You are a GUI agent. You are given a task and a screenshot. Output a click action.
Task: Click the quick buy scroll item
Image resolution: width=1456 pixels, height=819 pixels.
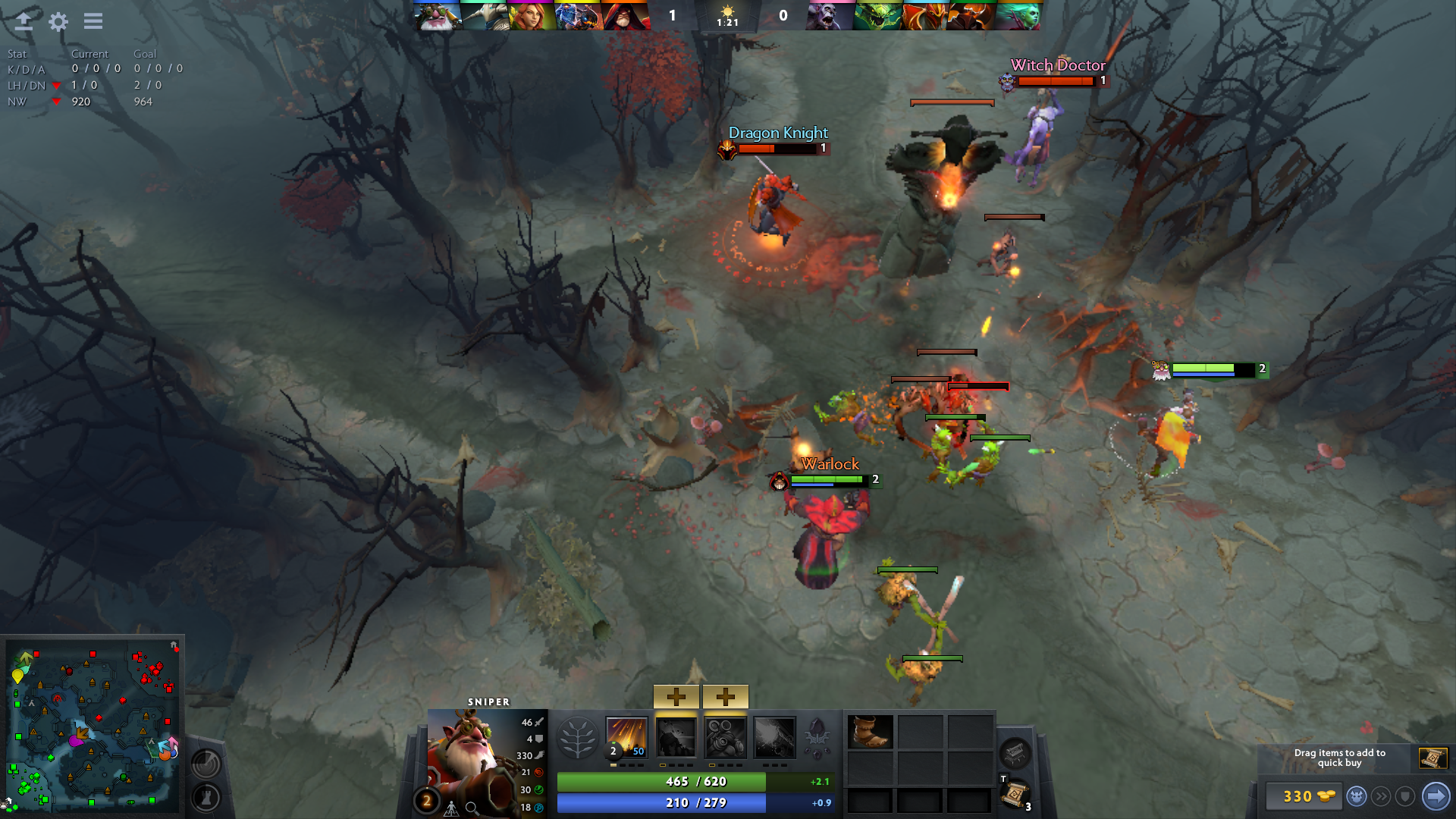(x=1432, y=758)
